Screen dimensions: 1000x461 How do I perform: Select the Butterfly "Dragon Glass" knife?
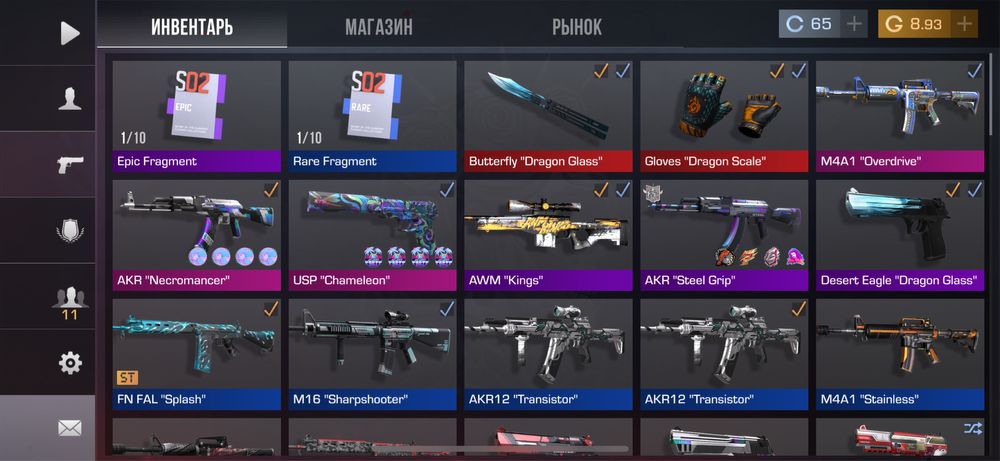(x=548, y=115)
